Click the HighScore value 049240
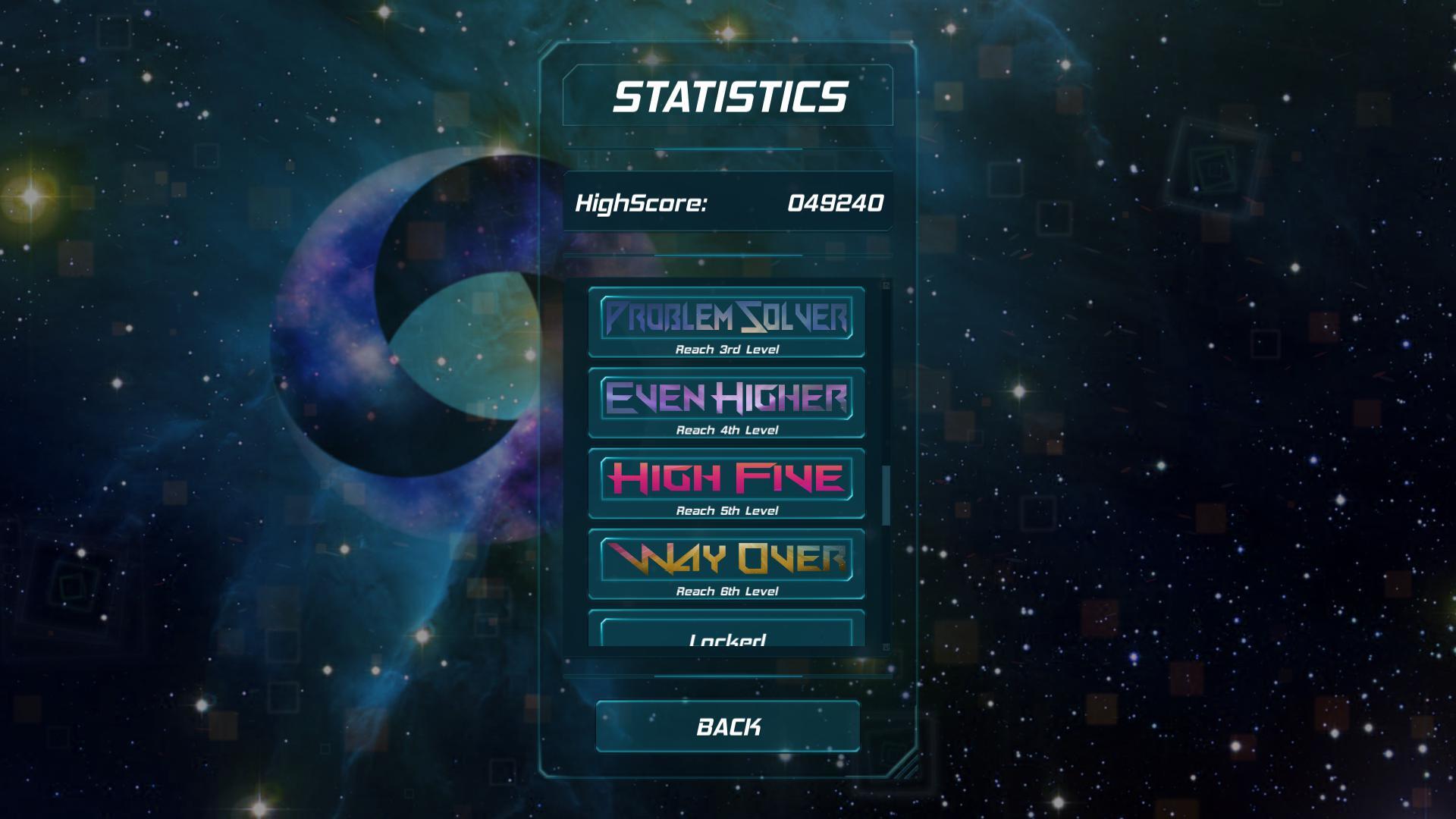This screenshot has height=819, width=1456. [834, 202]
